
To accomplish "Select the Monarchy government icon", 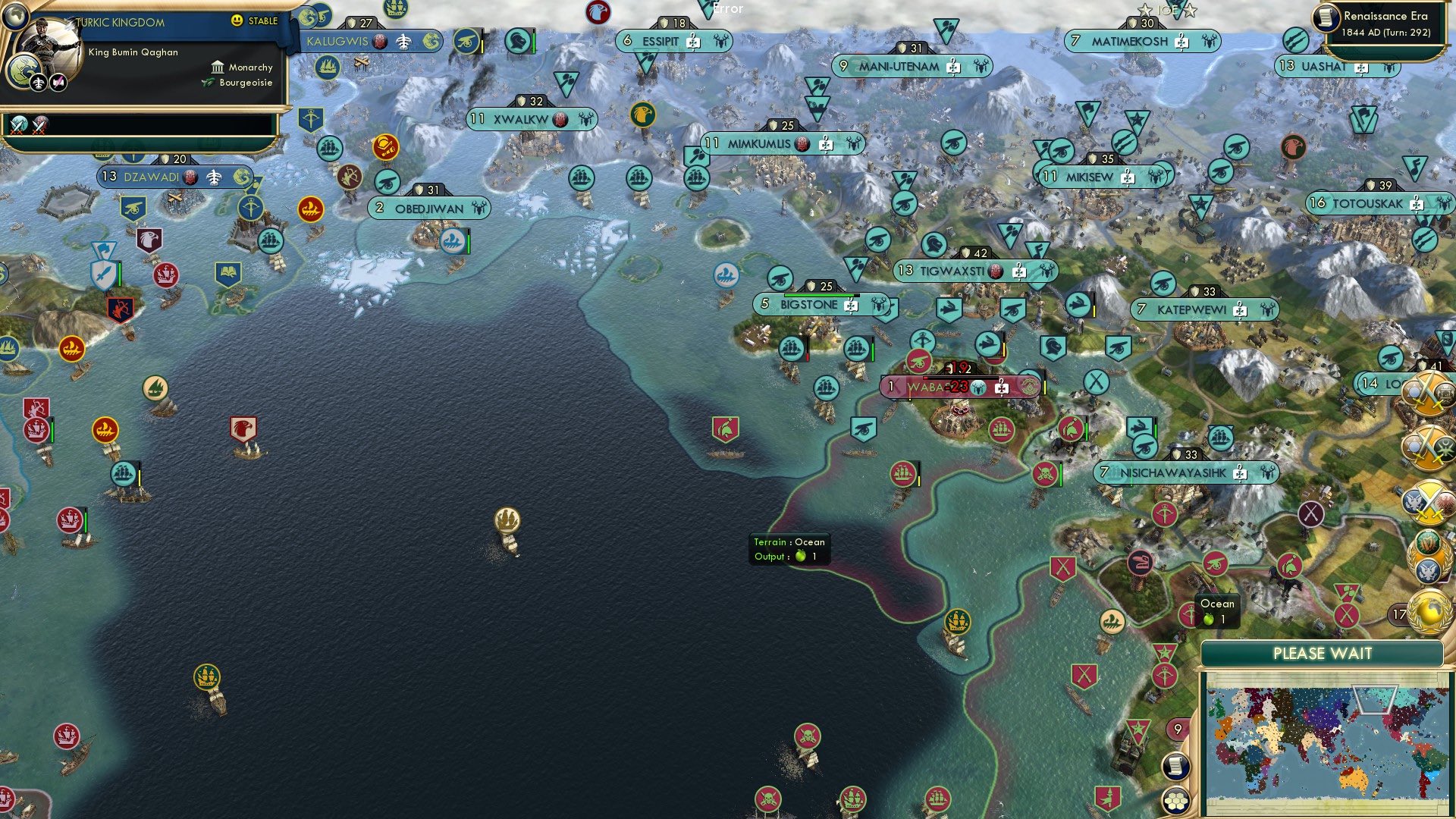I will point(218,67).
